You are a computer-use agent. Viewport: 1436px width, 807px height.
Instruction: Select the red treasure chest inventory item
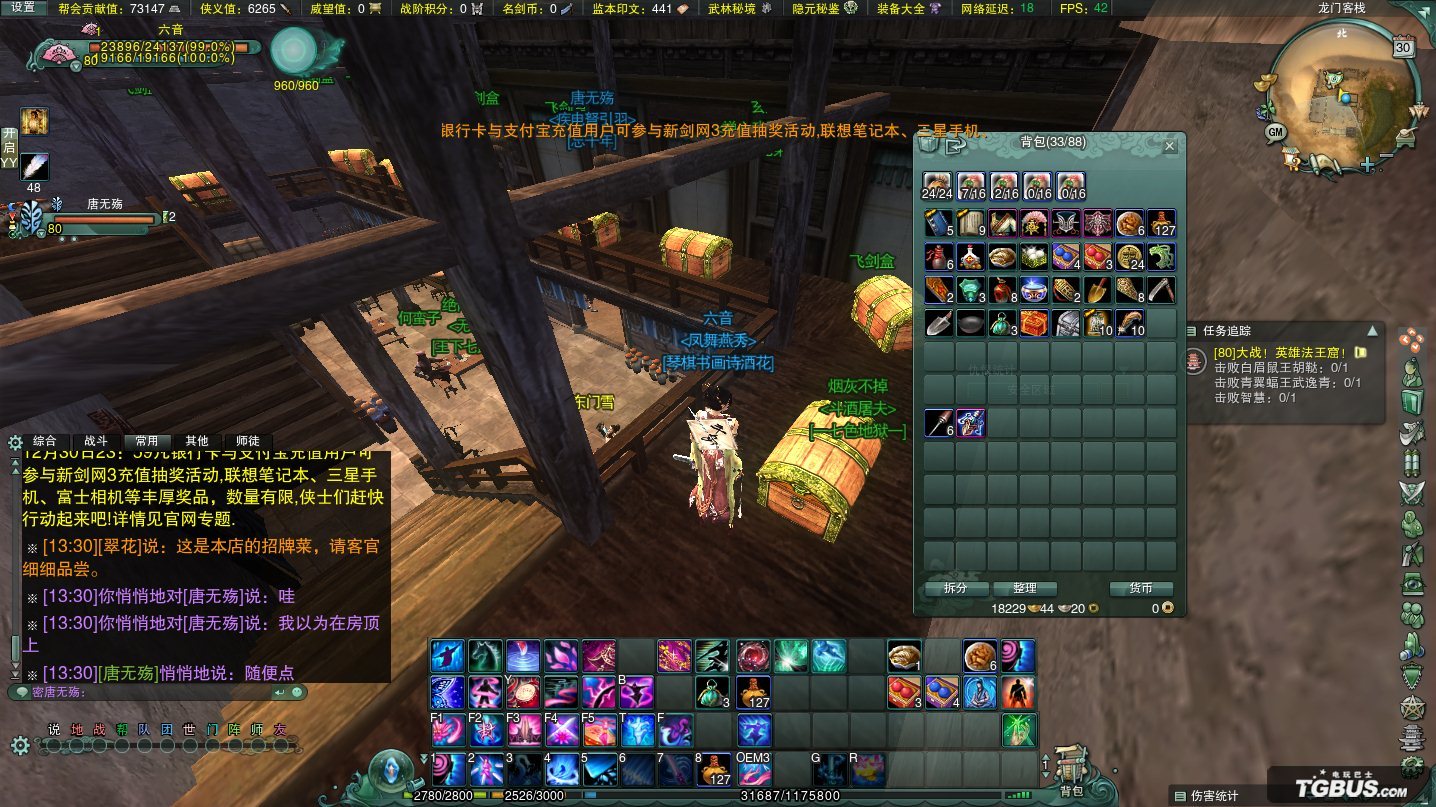point(1033,323)
